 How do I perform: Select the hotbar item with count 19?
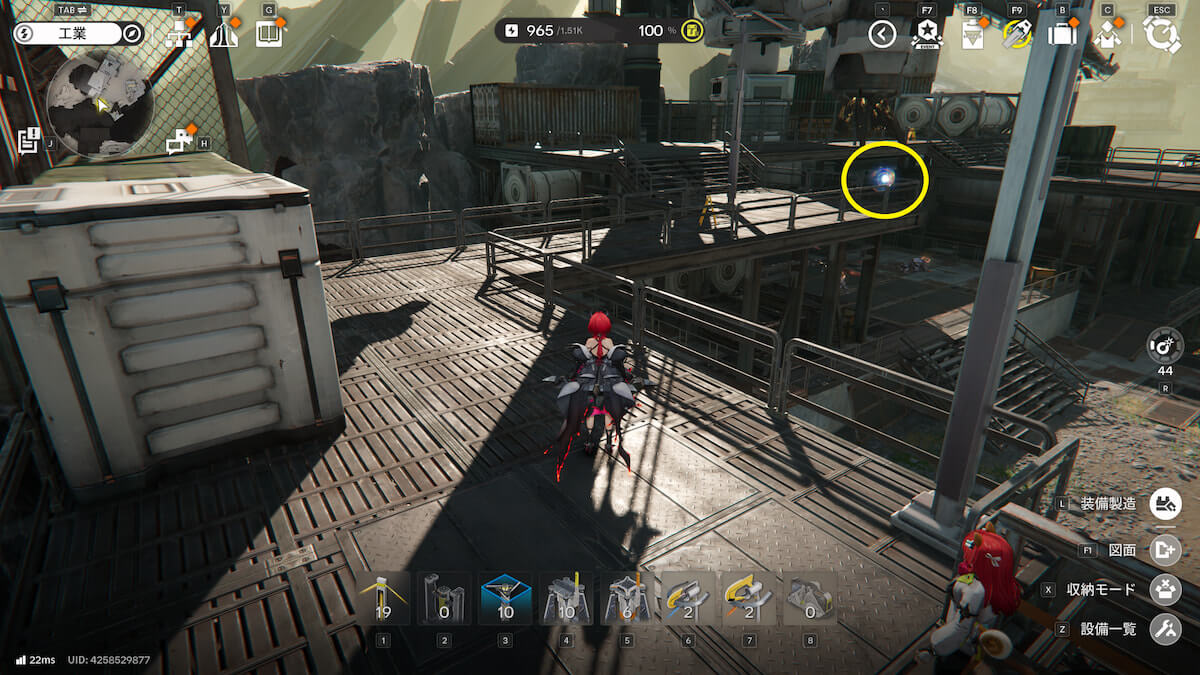[x=384, y=598]
